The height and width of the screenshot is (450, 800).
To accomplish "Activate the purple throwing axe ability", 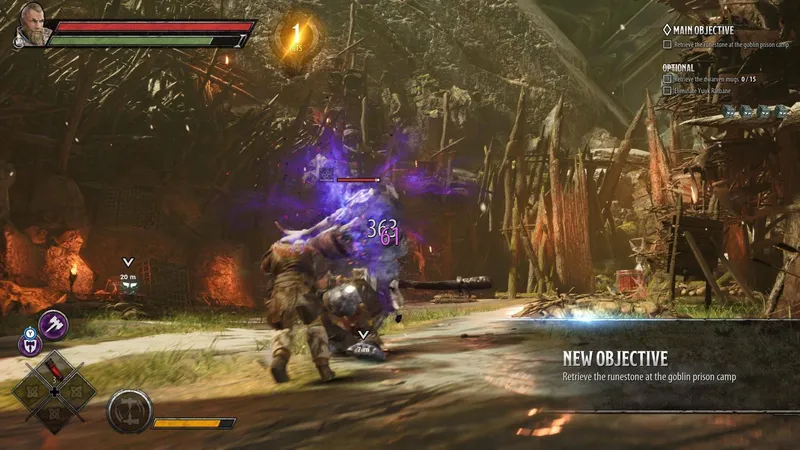I will coord(52,325).
